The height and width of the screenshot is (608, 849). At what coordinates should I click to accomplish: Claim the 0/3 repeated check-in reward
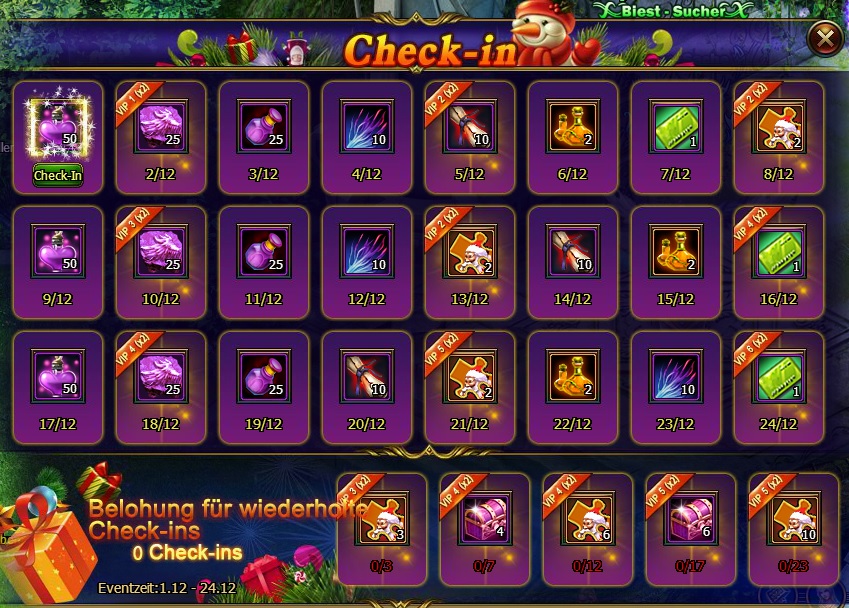pyautogui.click(x=384, y=518)
